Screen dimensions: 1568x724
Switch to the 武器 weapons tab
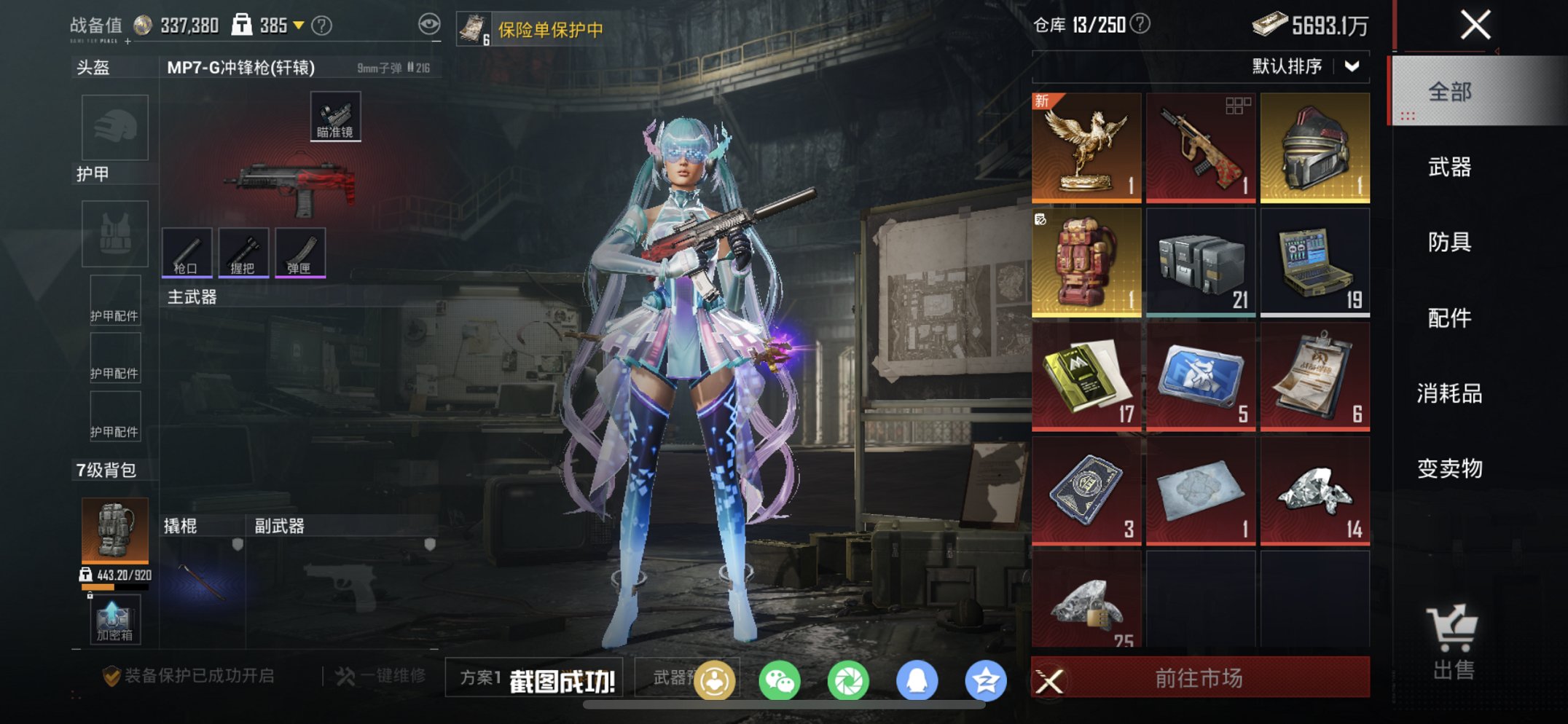pyautogui.click(x=1451, y=168)
